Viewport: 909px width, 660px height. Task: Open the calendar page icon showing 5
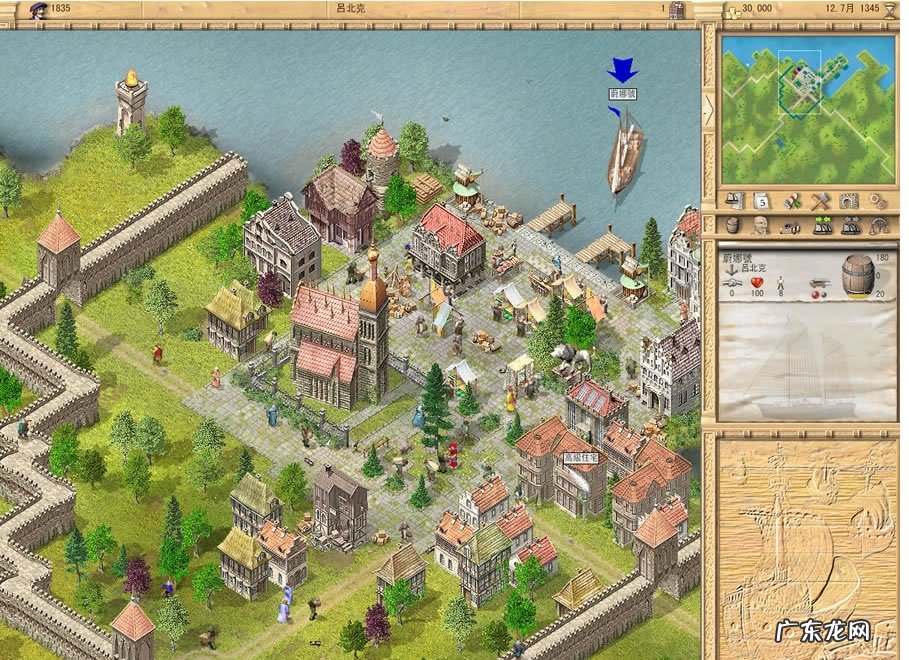(761, 200)
